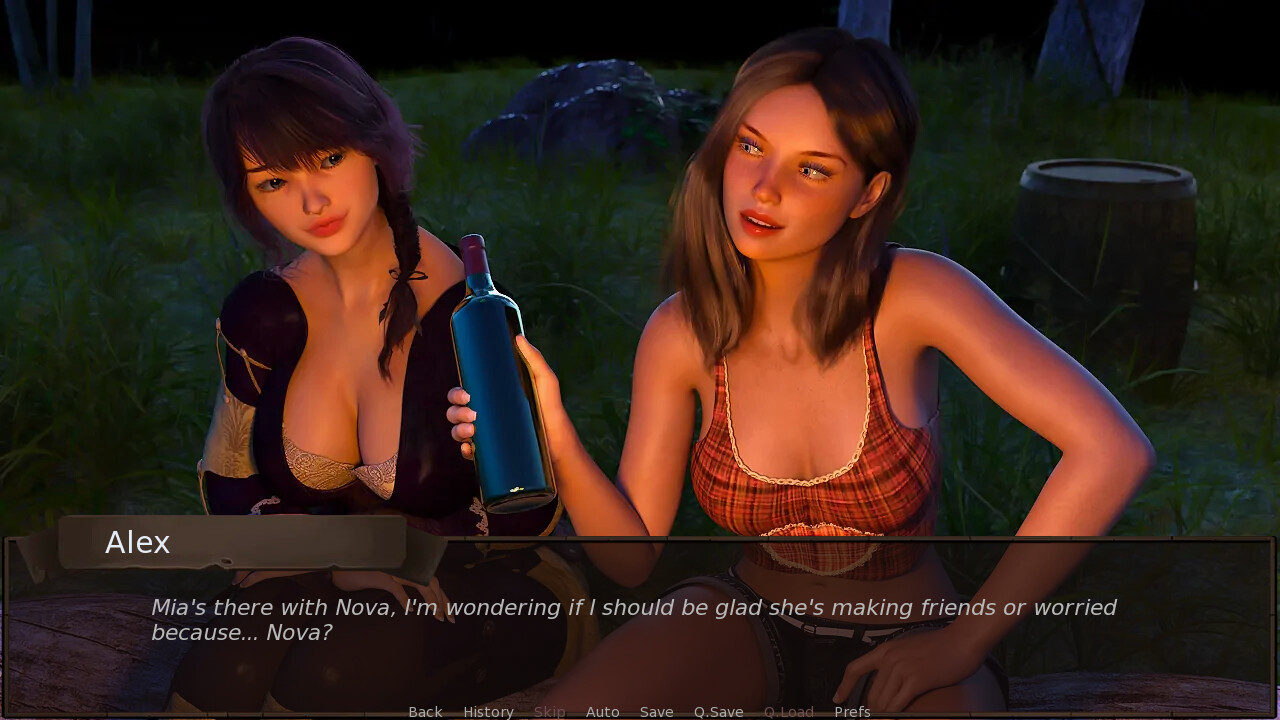Open the Prefs settings screen

point(852,712)
